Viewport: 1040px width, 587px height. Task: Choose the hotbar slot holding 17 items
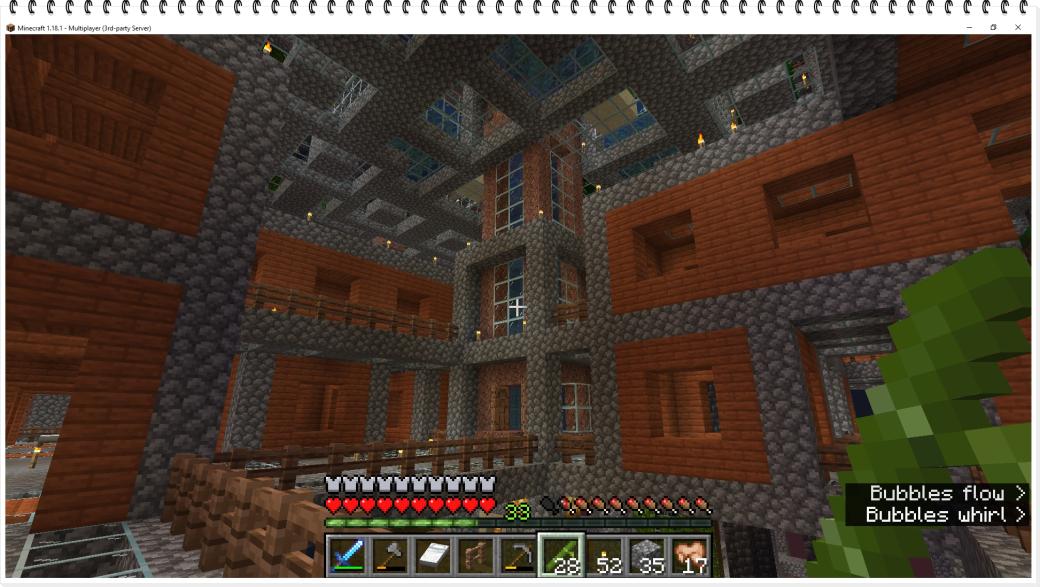(x=690, y=556)
